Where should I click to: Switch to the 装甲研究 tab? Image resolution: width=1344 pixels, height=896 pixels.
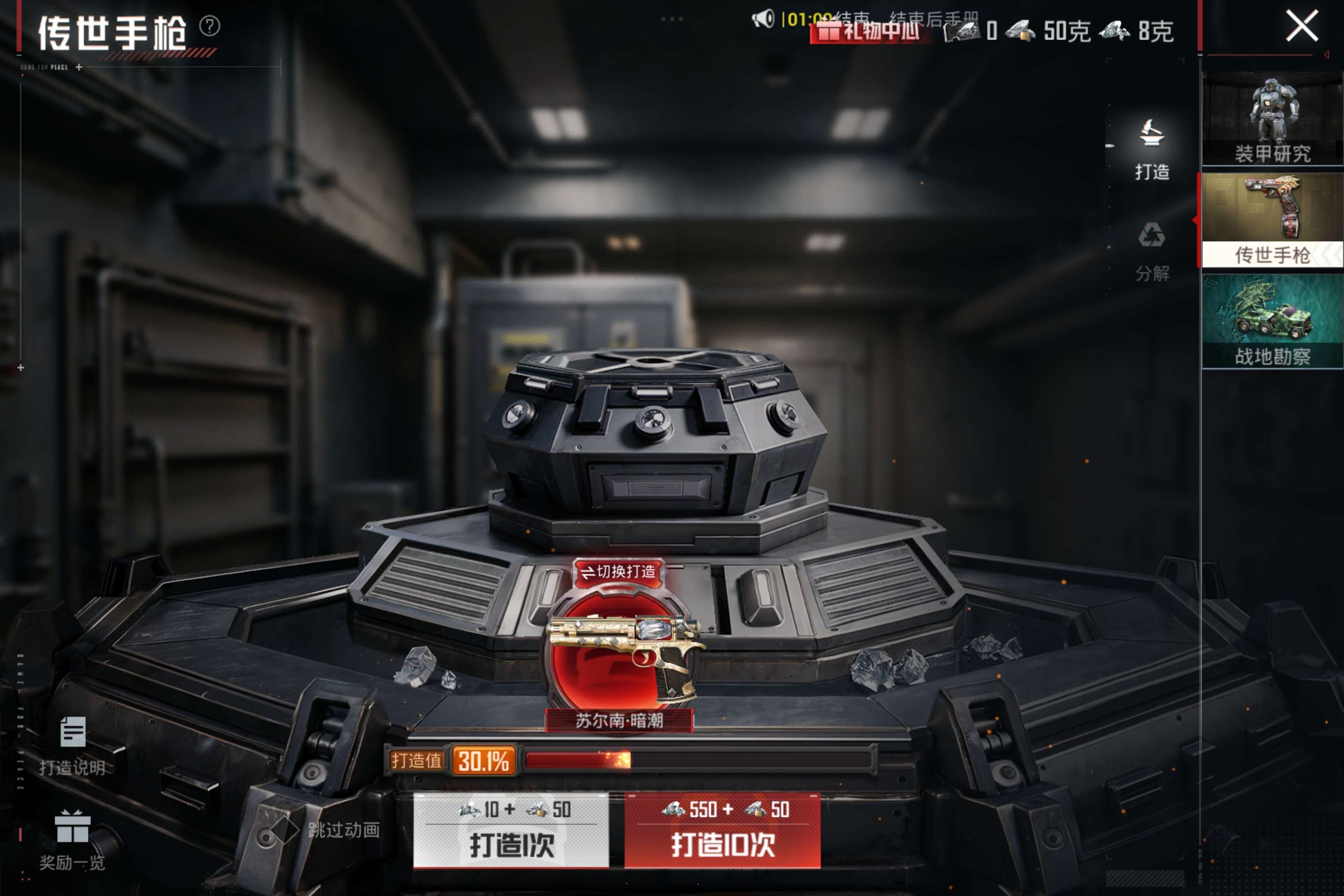(1272, 119)
